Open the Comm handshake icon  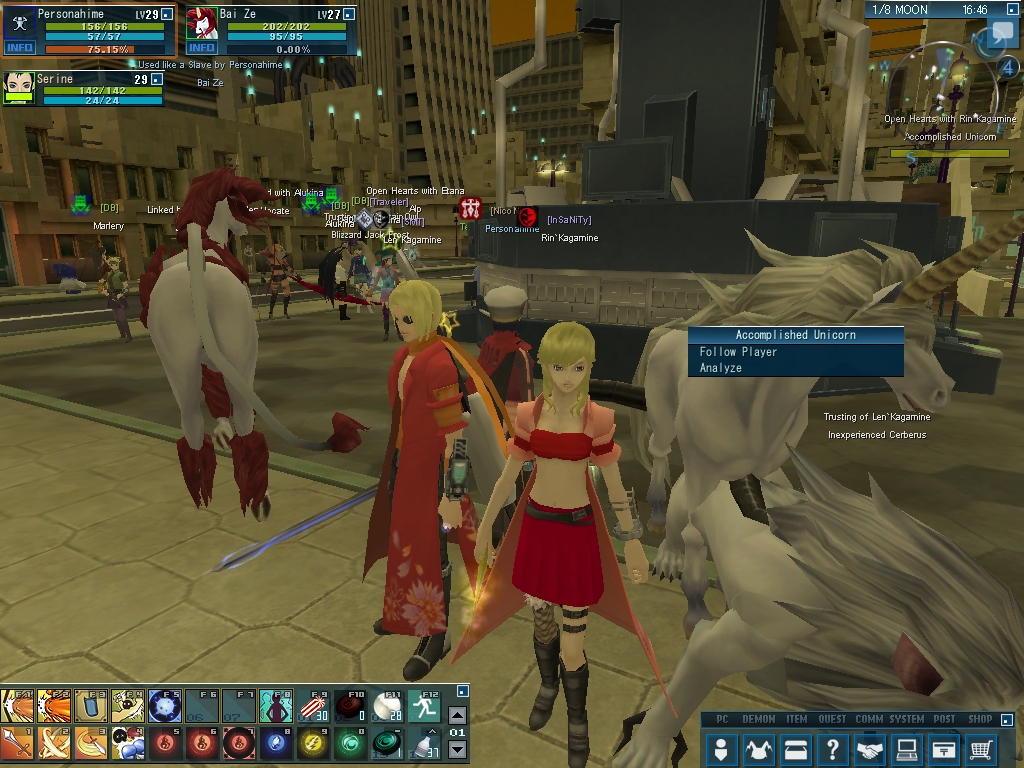point(870,748)
